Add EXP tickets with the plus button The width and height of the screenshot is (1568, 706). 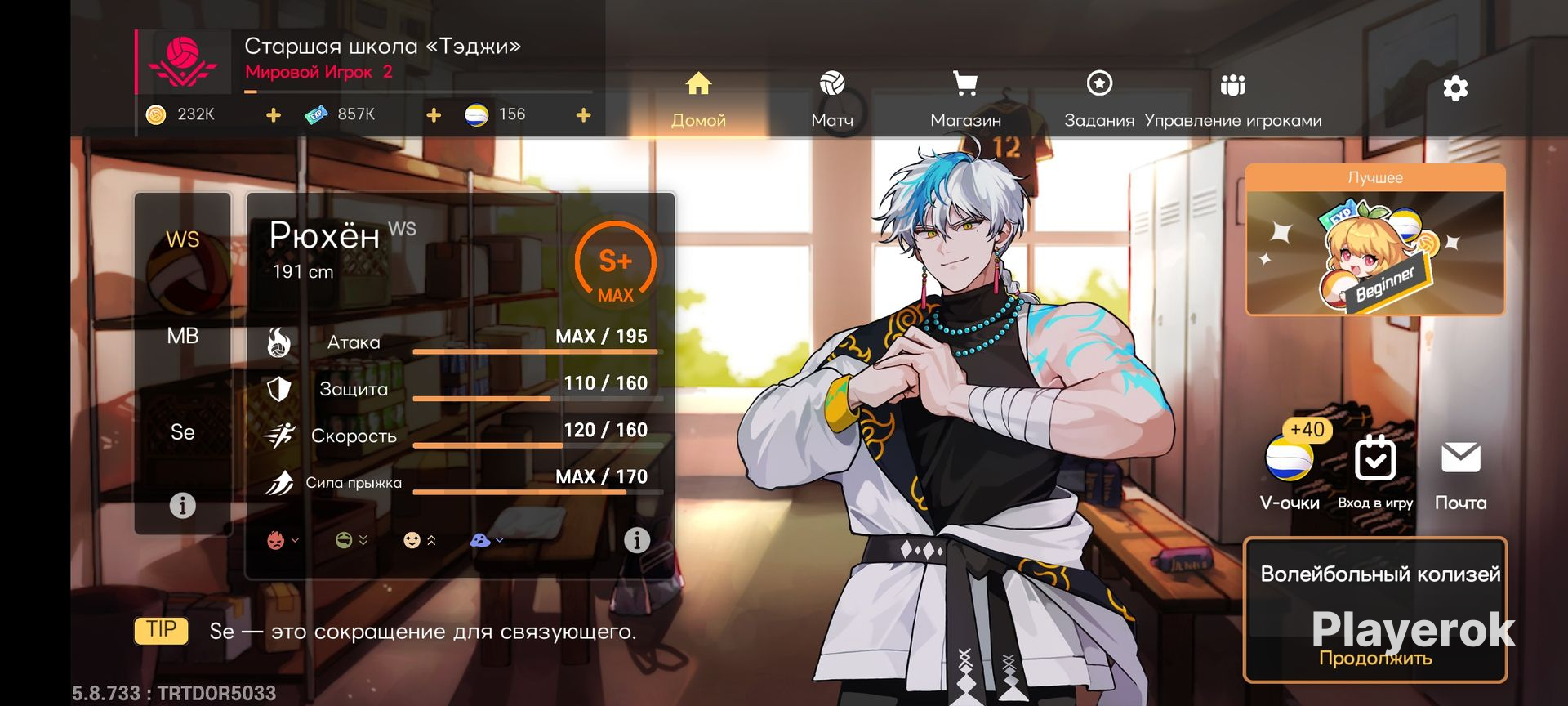434,115
